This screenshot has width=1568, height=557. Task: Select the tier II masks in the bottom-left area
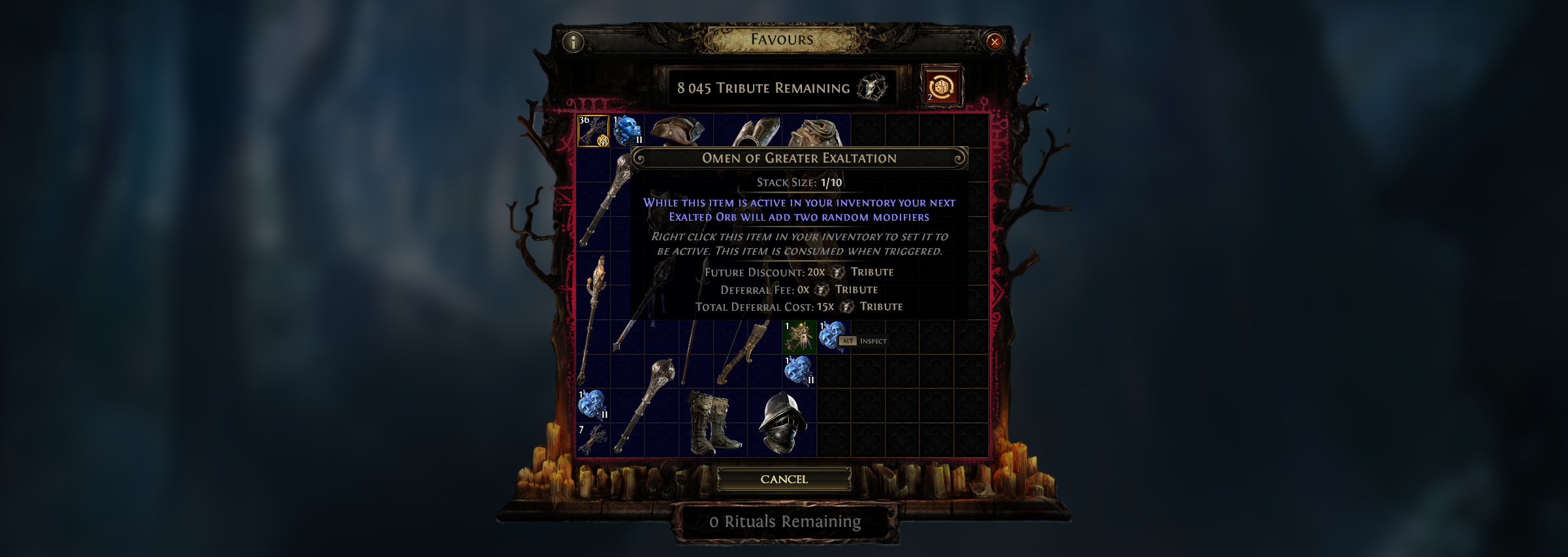click(x=591, y=404)
